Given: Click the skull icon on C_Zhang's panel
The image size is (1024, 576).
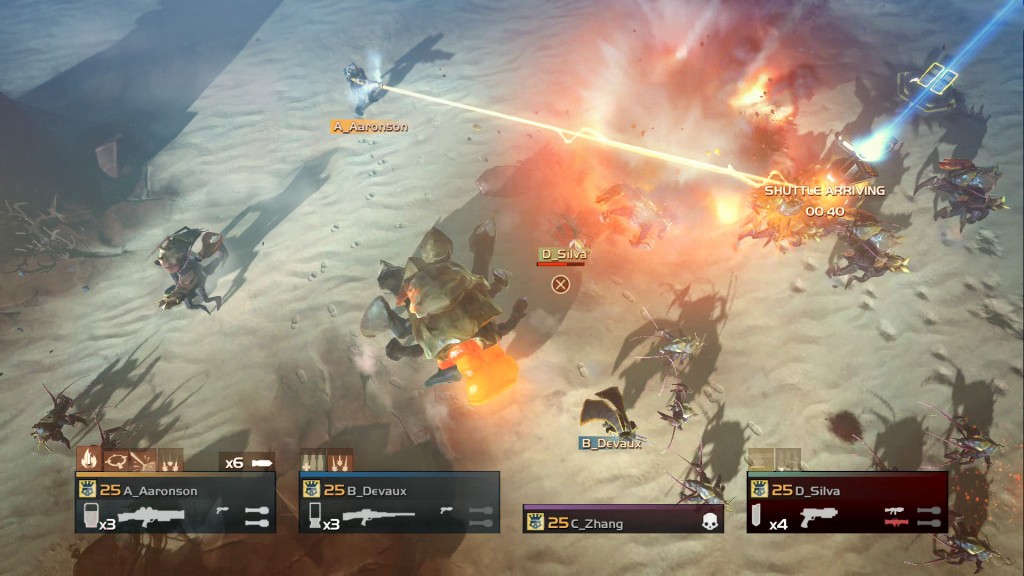Looking at the screenshot, I should coord(711,521).
